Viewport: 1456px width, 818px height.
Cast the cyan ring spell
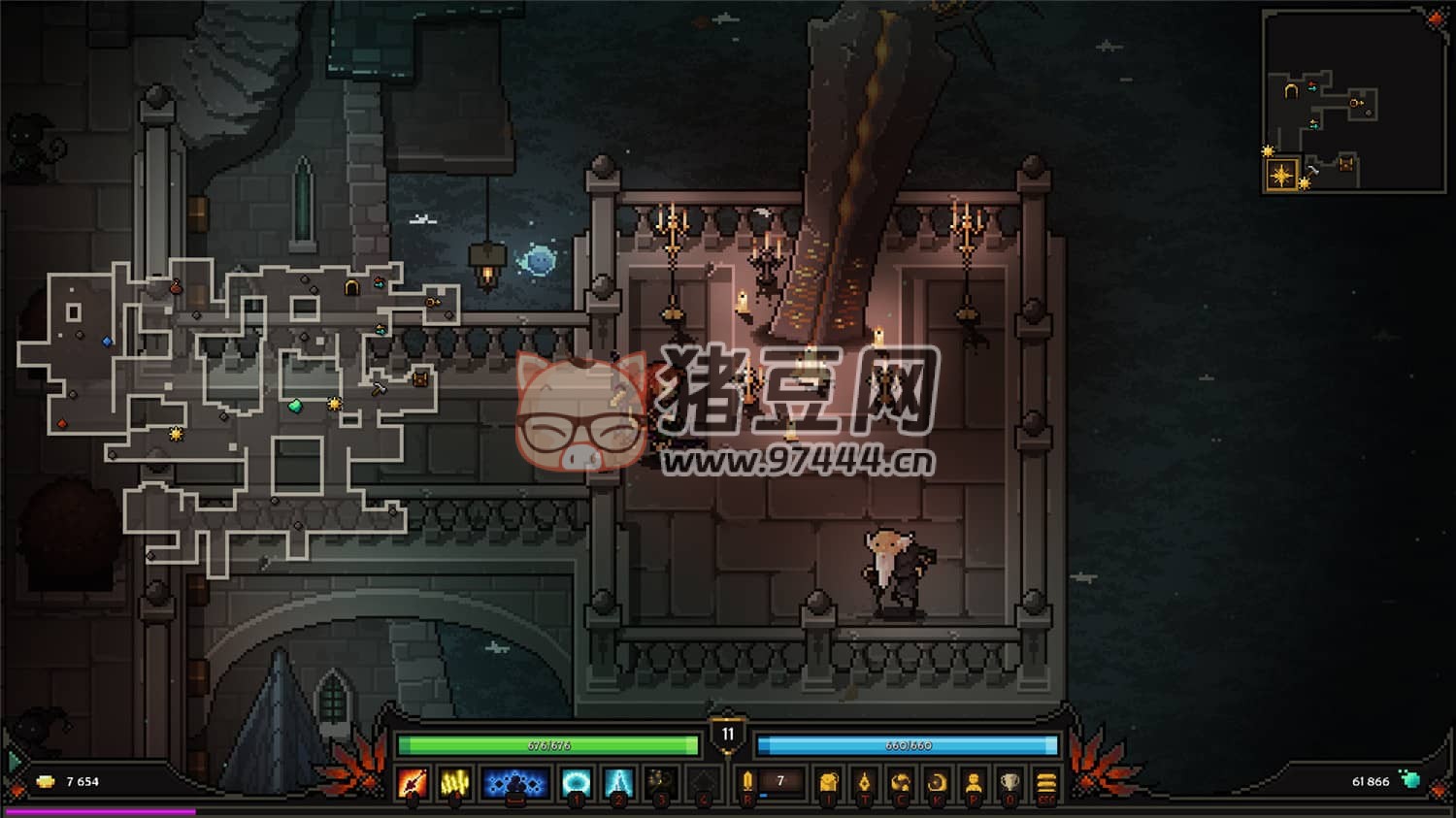577,782
